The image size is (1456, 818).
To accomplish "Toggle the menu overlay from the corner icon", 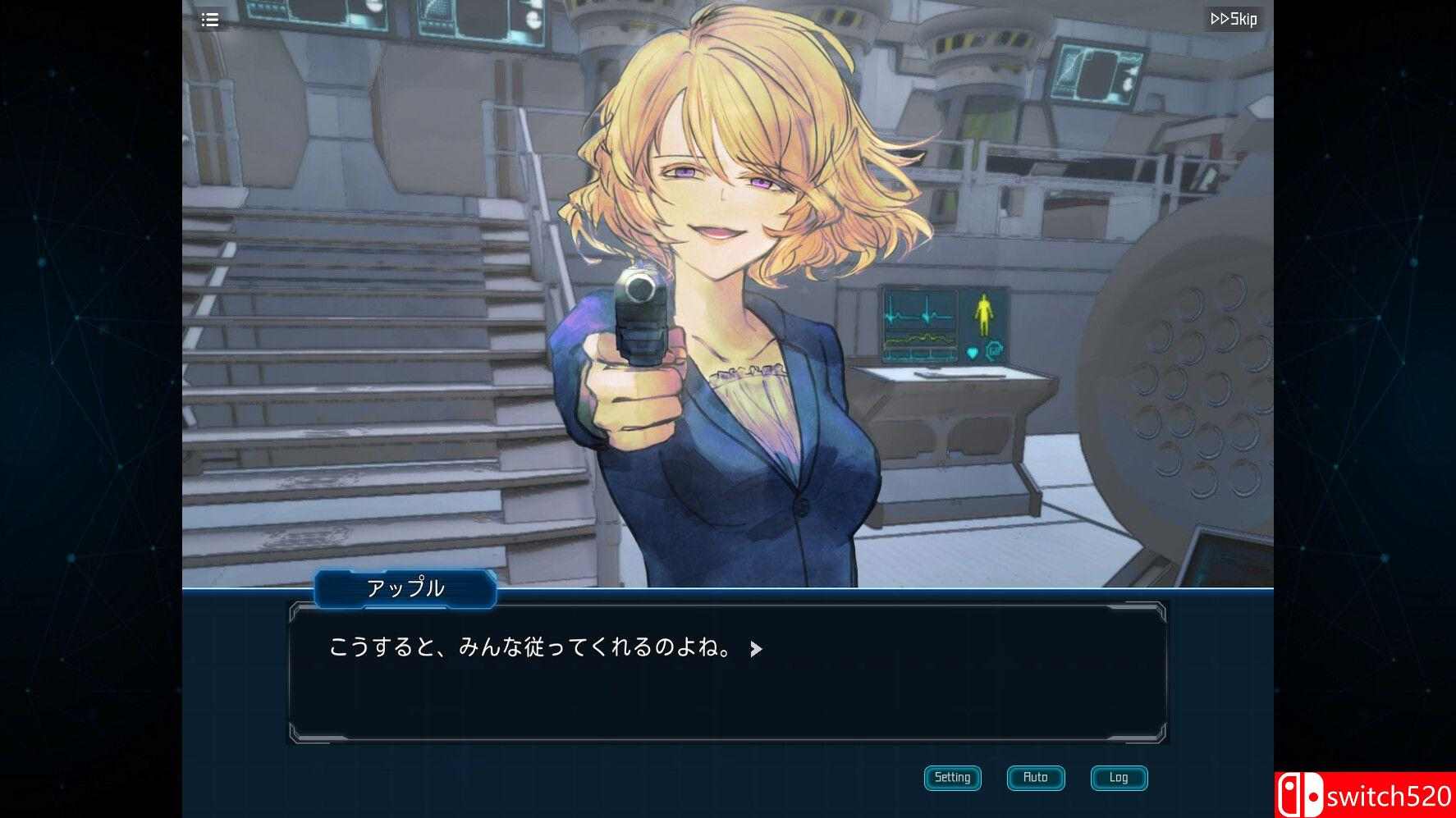I will coord(210,20).
